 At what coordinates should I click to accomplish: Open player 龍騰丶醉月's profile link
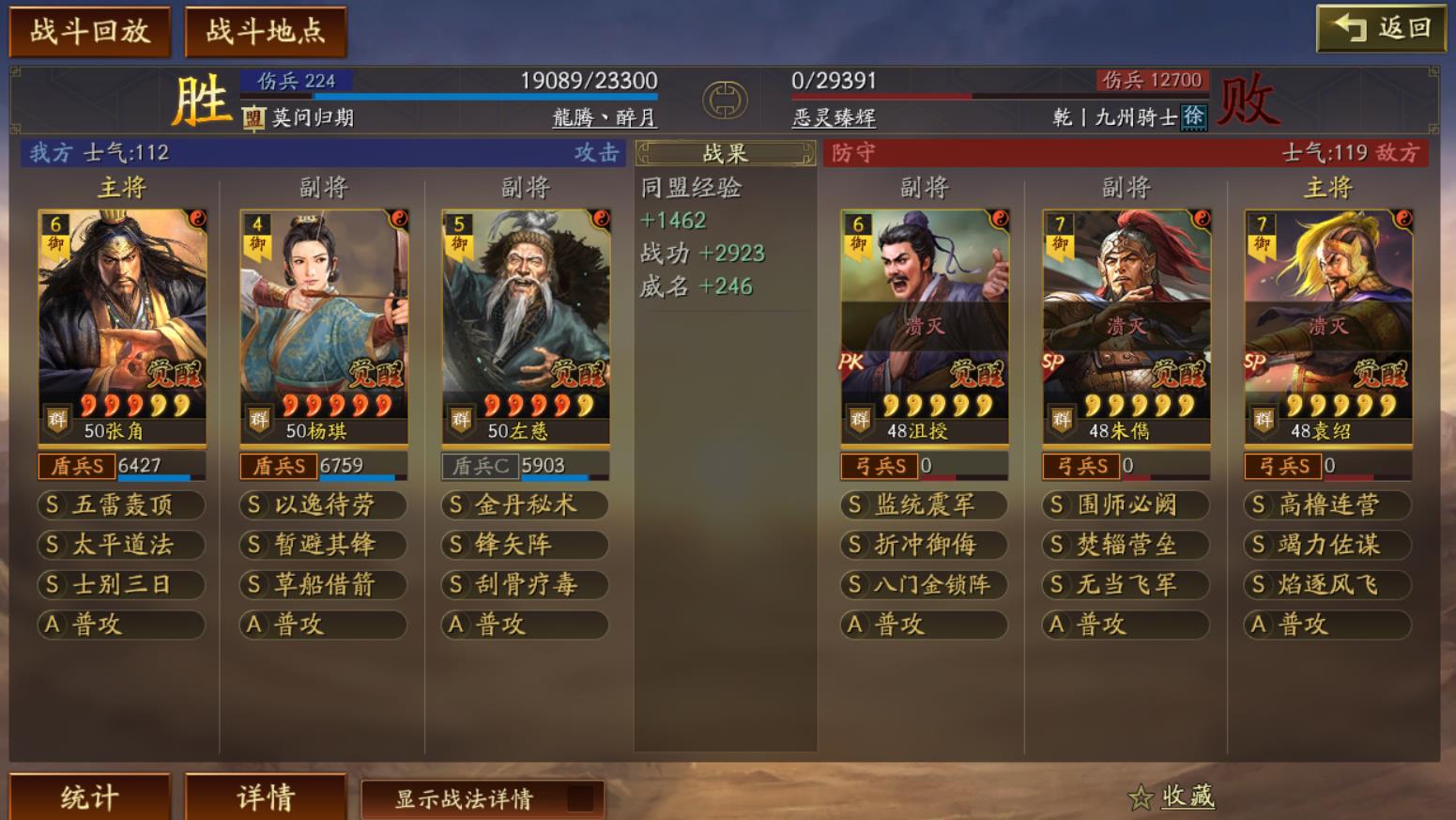click(604, 117)
